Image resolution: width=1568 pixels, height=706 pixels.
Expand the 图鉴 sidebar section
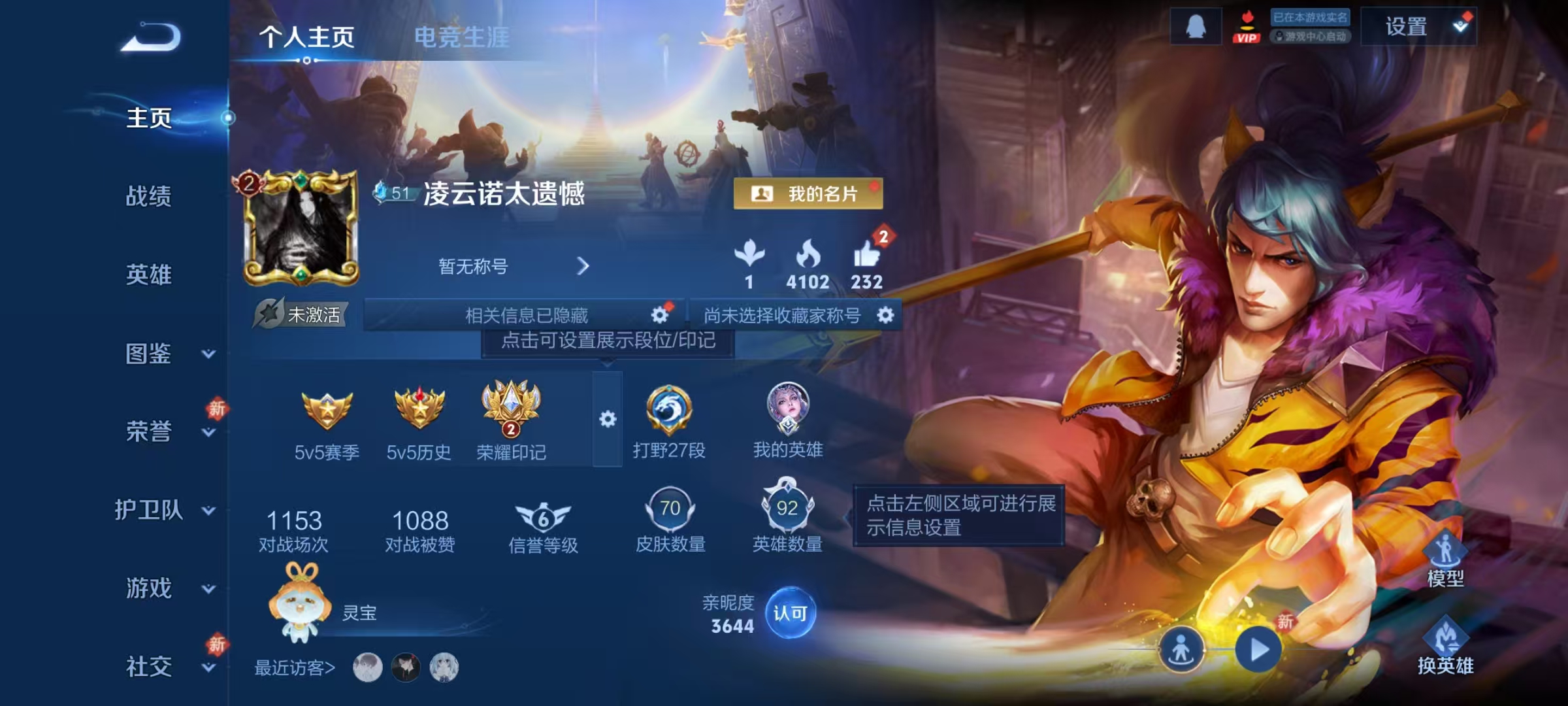pos(149,355)
